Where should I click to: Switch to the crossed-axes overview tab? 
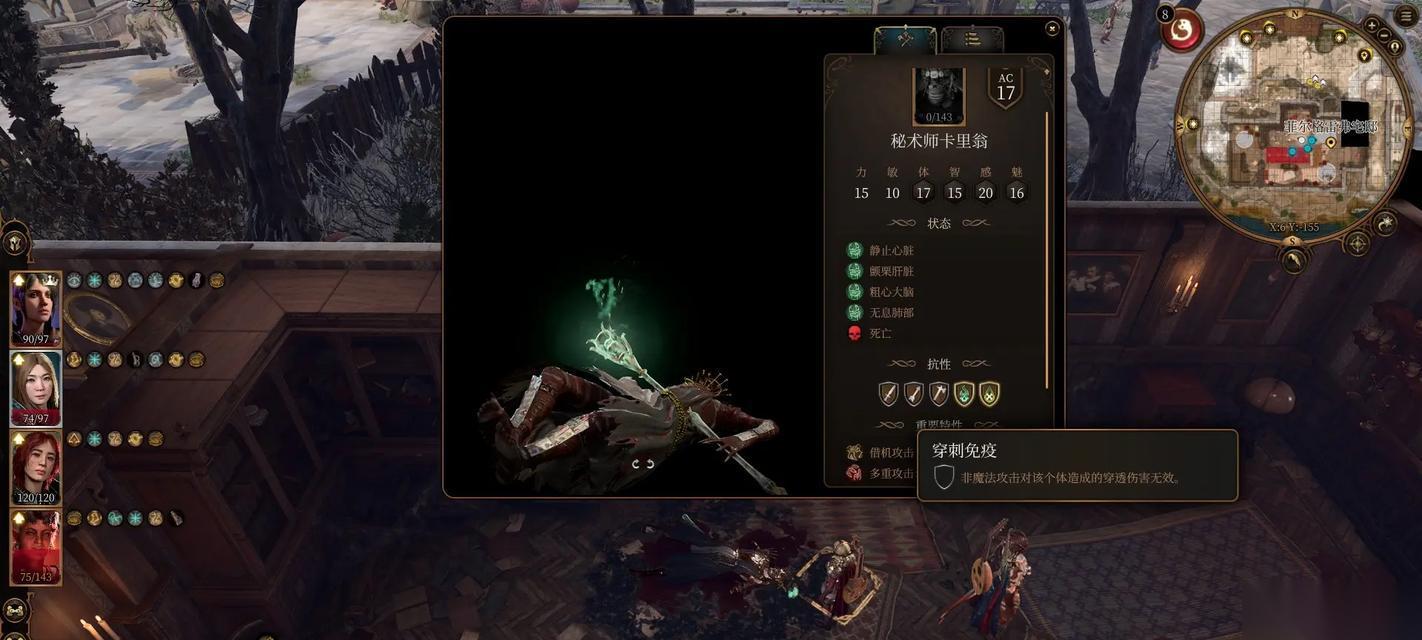pyautogui.click(x=905, y=39)
